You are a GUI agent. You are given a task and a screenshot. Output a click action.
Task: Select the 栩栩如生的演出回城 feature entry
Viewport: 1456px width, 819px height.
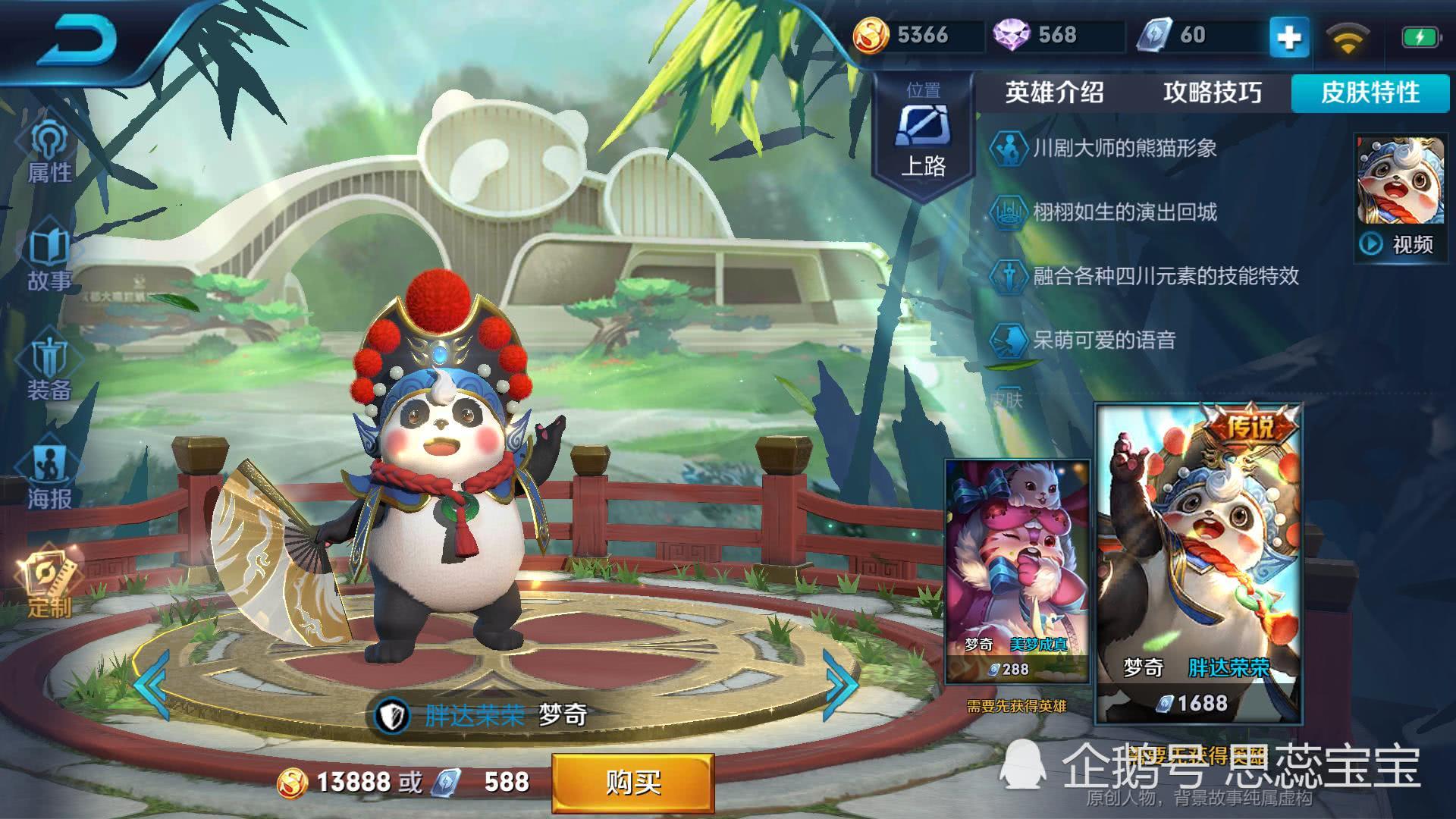pos(1125,212)
